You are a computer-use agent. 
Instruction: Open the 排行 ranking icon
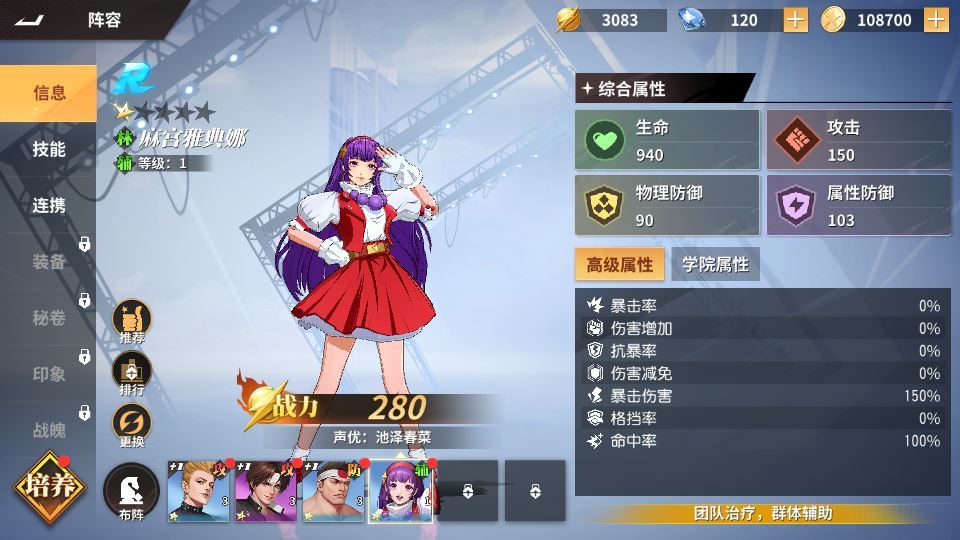(x=132, y=373)
